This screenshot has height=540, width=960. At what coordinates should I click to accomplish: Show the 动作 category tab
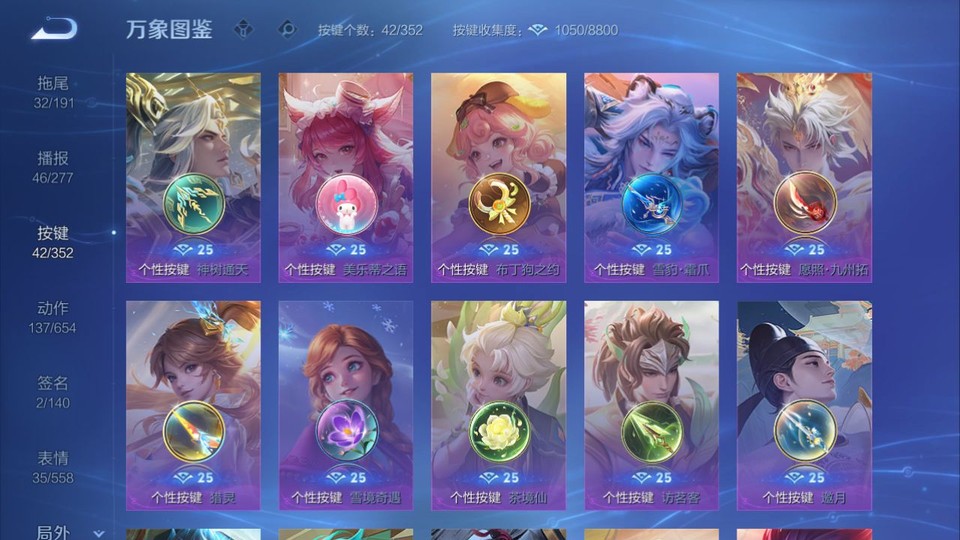(54, 317)
